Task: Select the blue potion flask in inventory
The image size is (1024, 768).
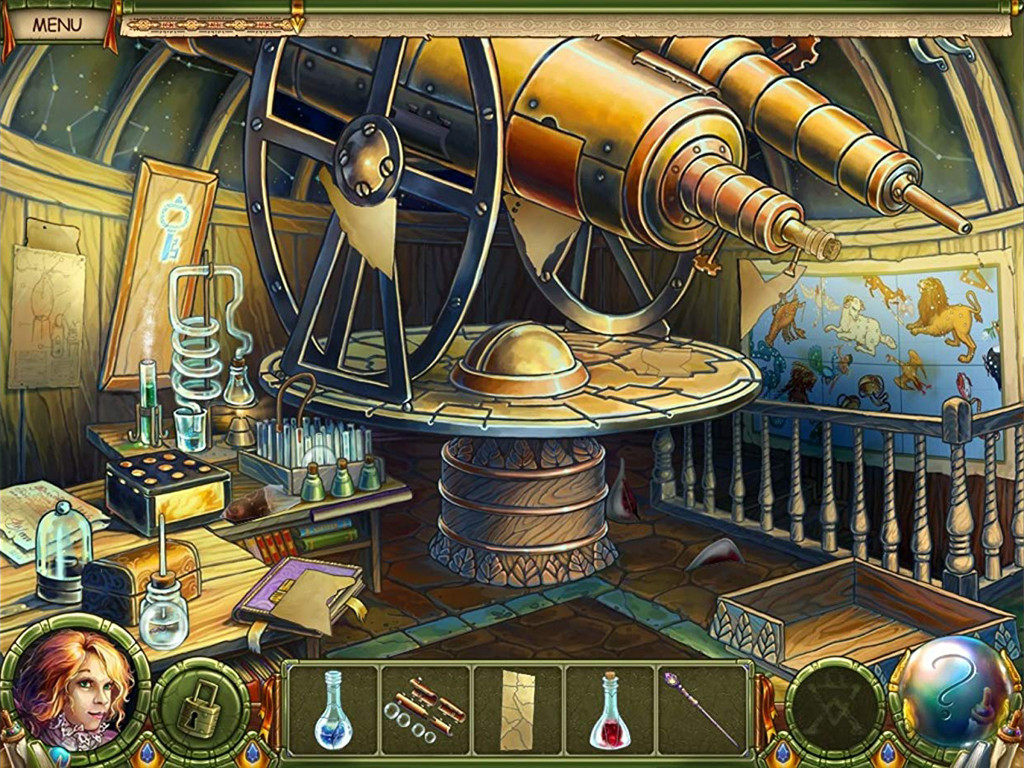Action: click(333, 709)
